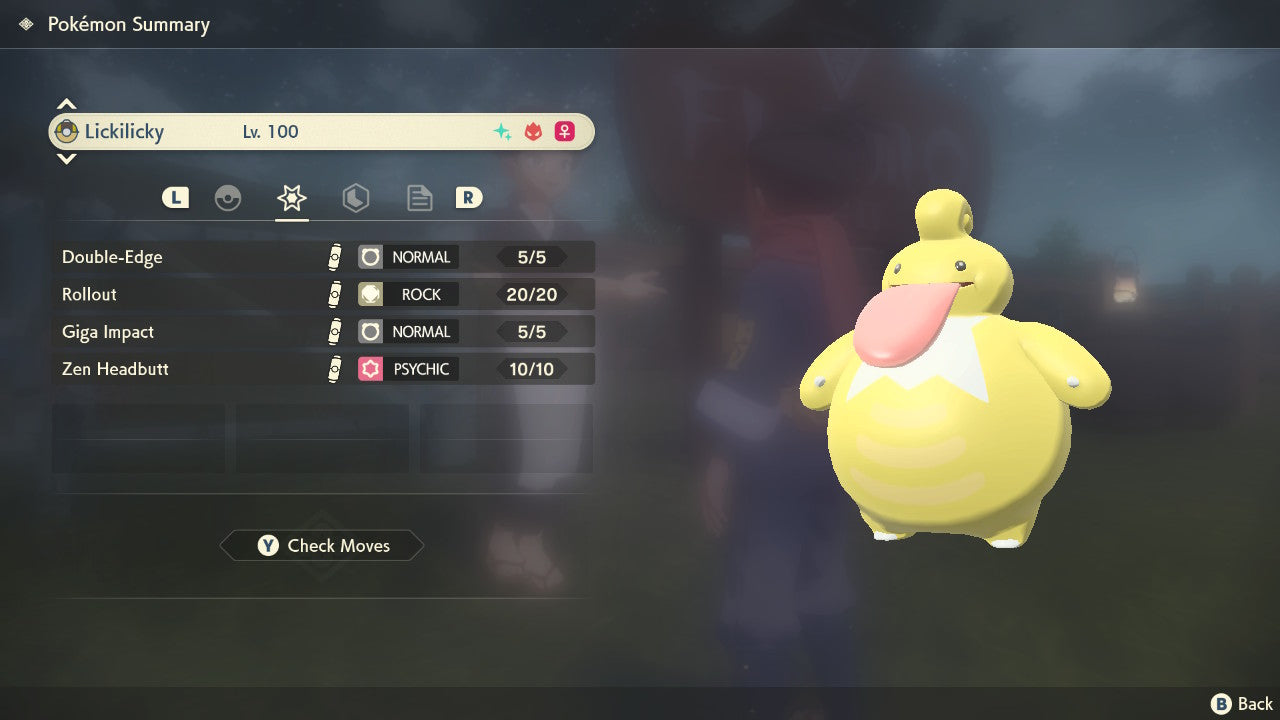The image size is (1280, 720).
Task: Open the moves star tab
Action: click(292, 198)
